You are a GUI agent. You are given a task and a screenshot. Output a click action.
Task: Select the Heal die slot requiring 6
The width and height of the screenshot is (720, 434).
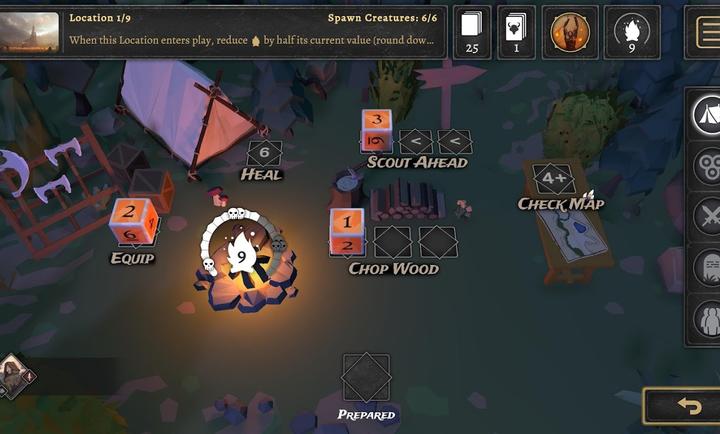pyautogui.click(x=264, y=153)
